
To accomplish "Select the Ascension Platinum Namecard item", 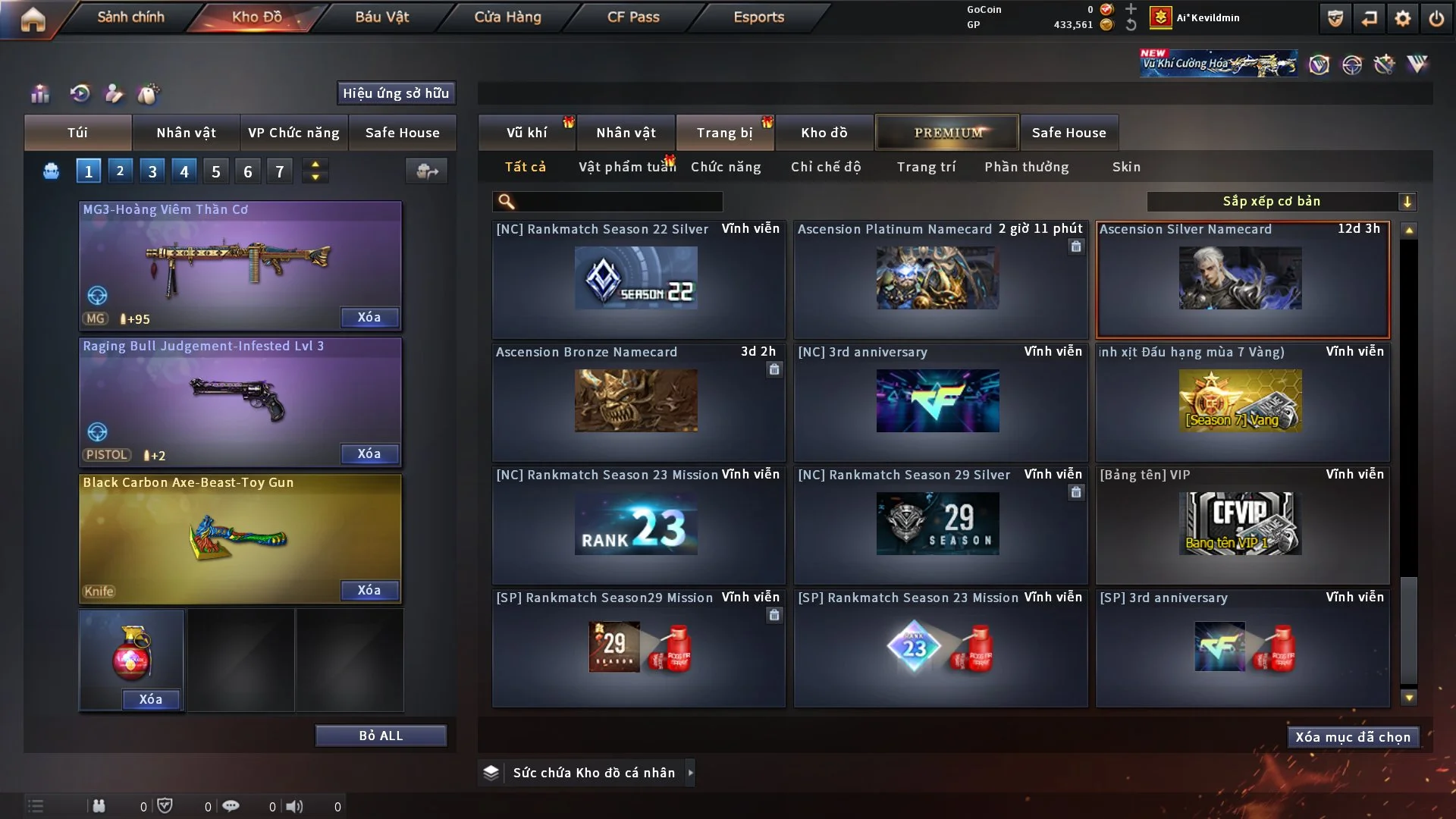I will (940, 278).
